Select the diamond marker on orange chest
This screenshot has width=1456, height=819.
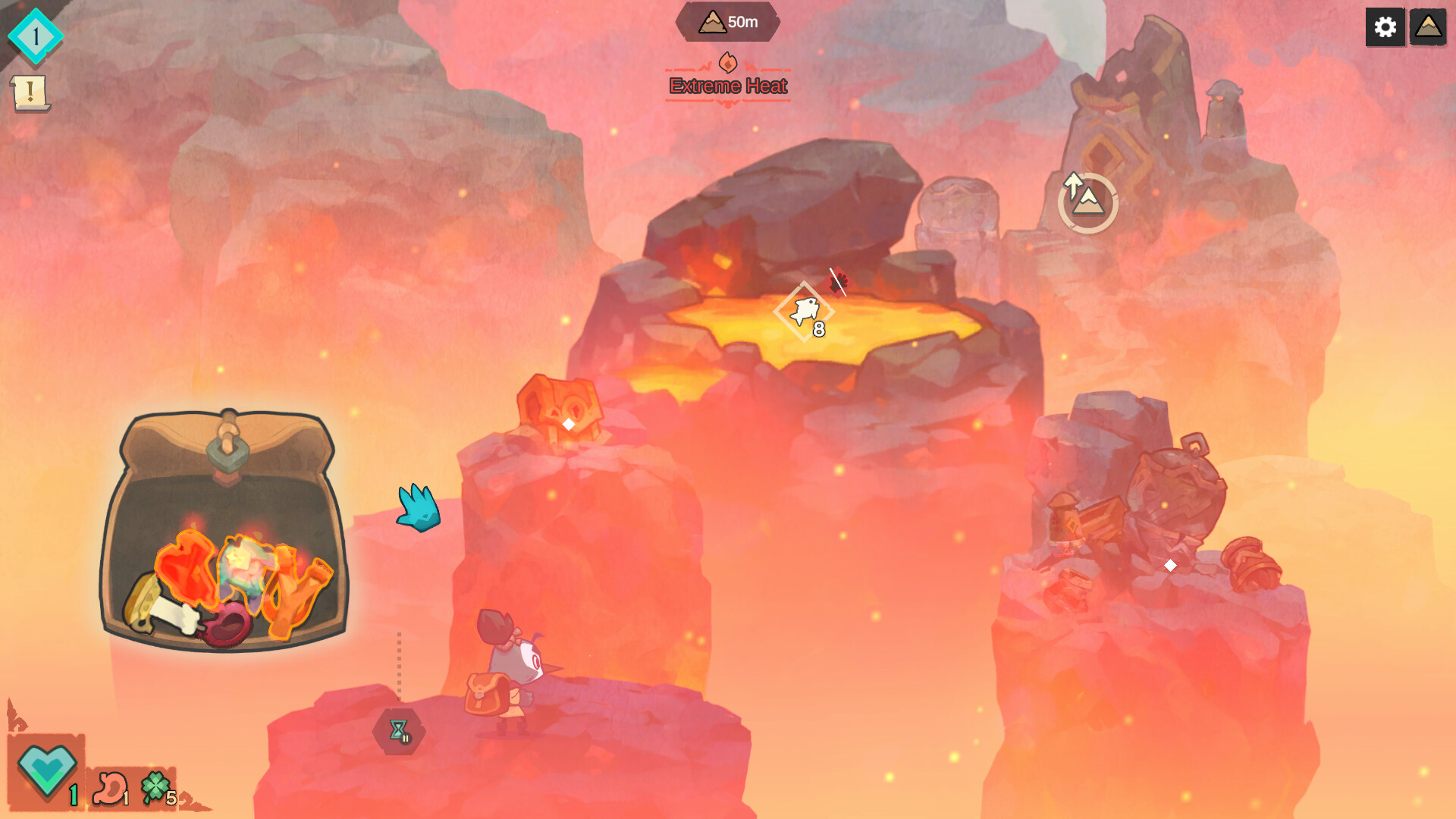pyautogui.click(x=568, y=425)
